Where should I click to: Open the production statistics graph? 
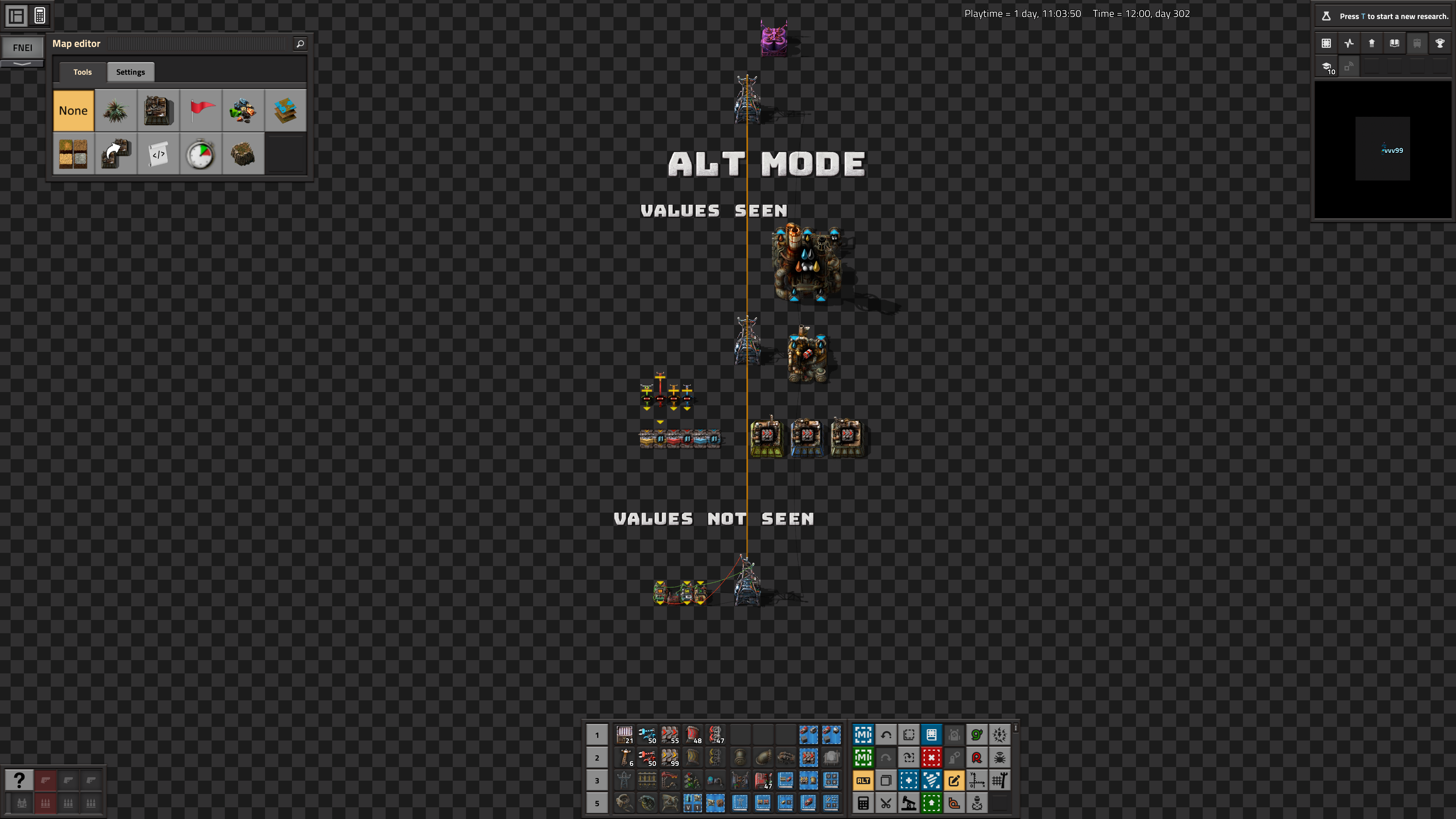point(1349,44)
